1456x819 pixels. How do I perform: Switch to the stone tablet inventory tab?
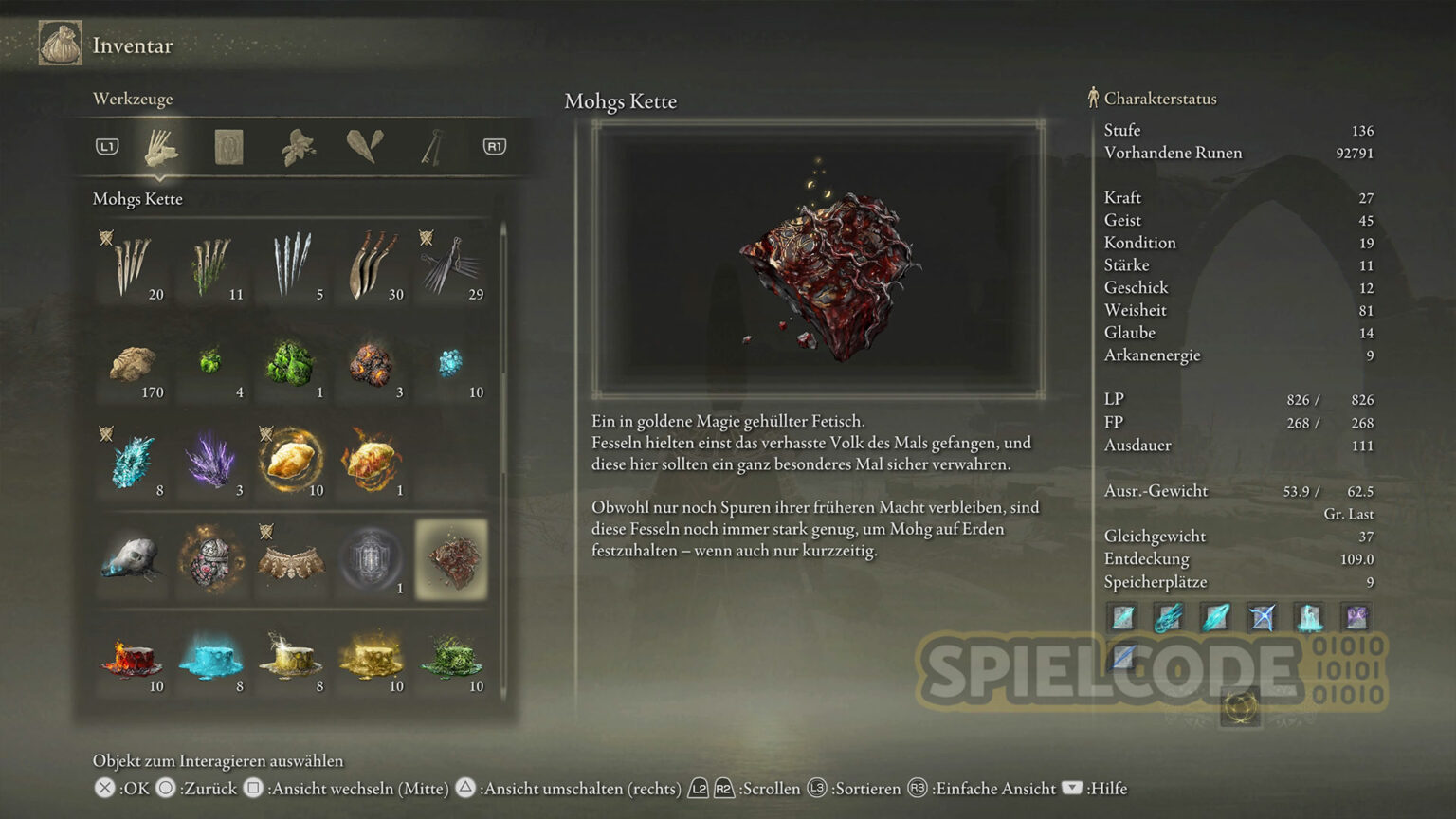(228, 147)
